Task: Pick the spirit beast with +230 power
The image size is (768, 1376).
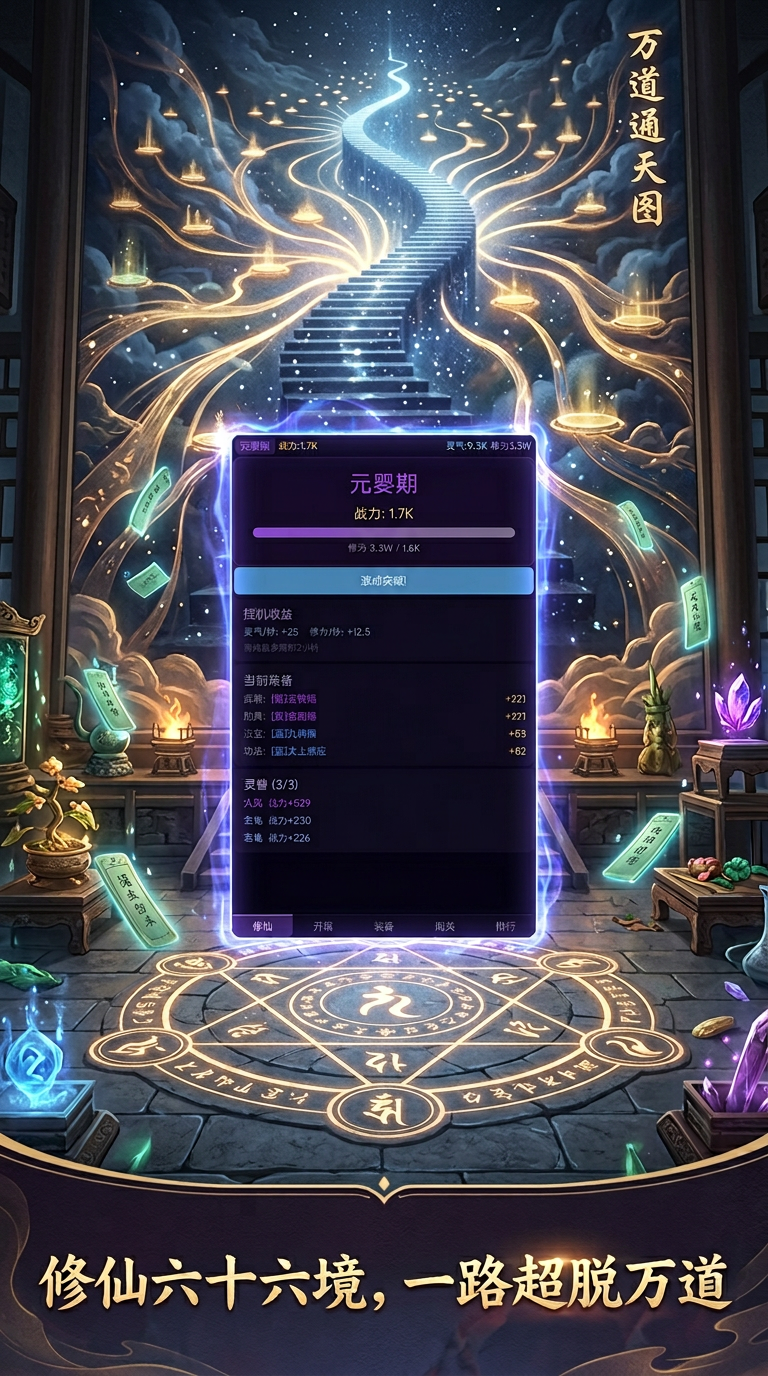Action: click(383, 820)
